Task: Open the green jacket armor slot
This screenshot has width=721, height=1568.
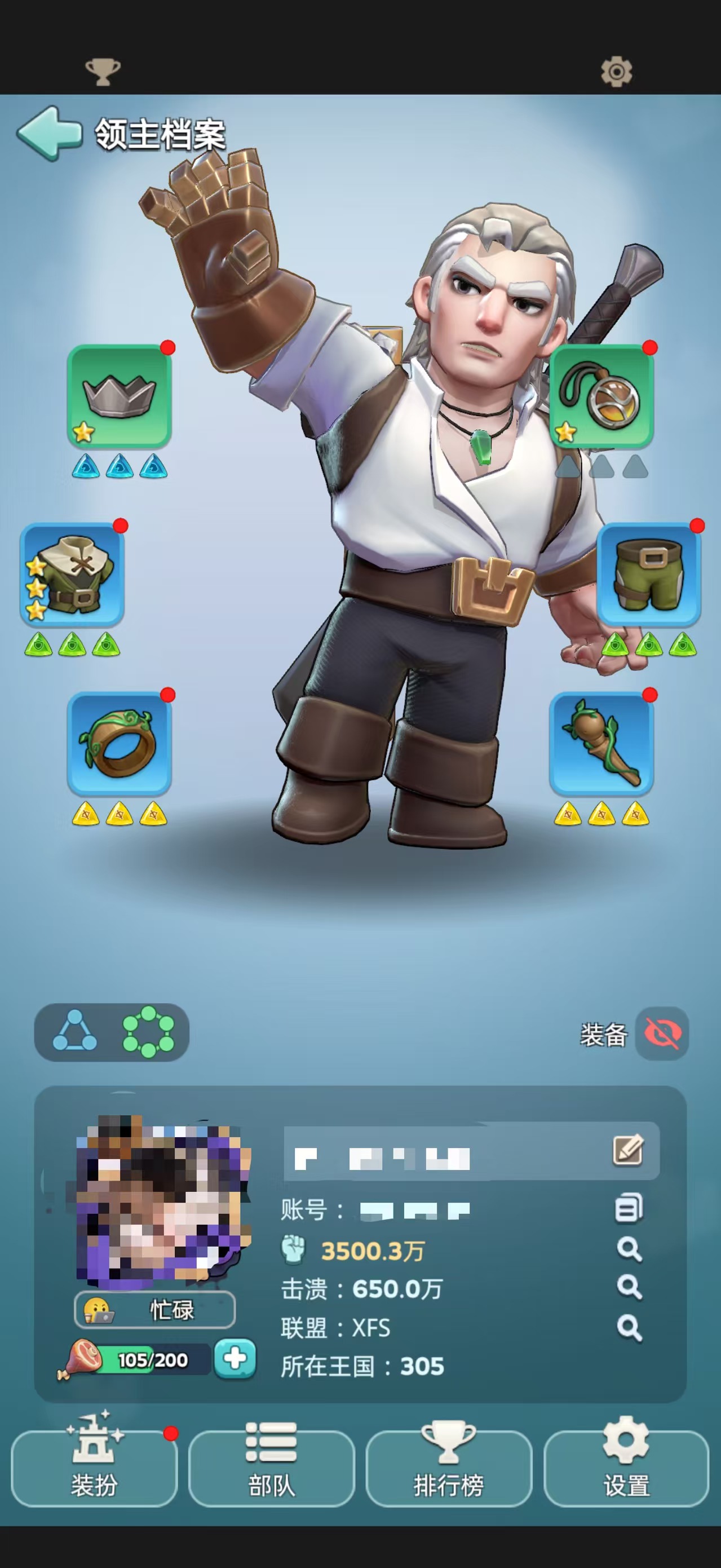Action: [x=72, y=575]
